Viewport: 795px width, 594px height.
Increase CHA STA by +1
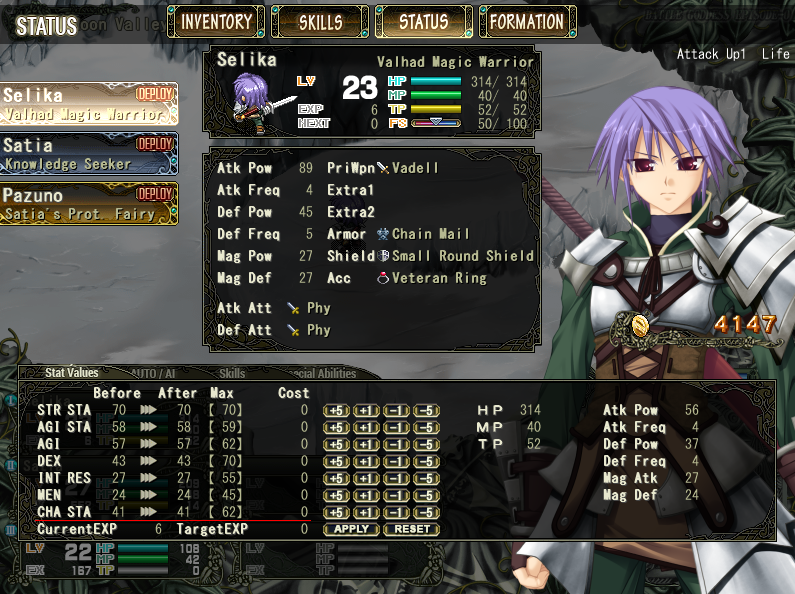367,512
